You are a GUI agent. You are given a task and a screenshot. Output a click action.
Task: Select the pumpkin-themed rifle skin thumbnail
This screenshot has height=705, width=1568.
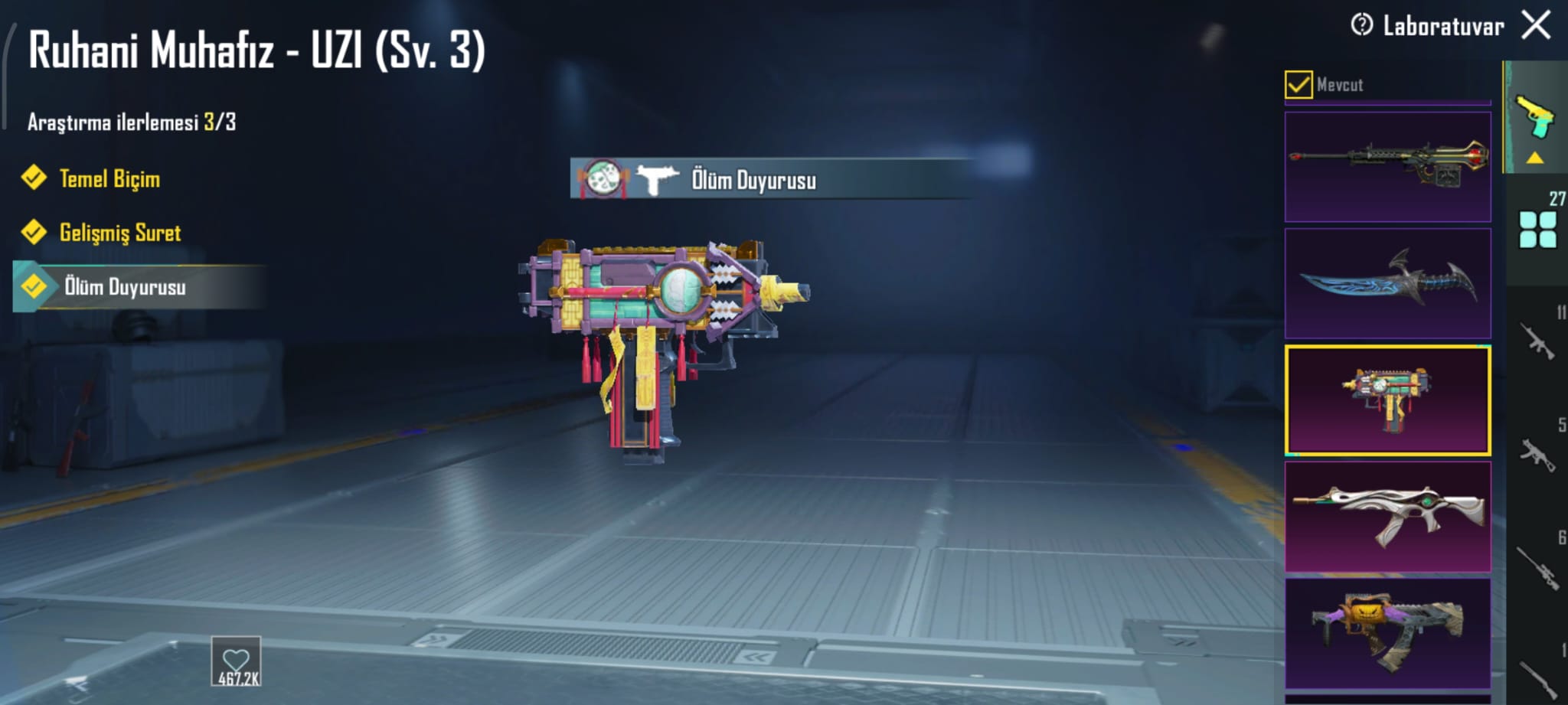click(x=1387, y=634)
